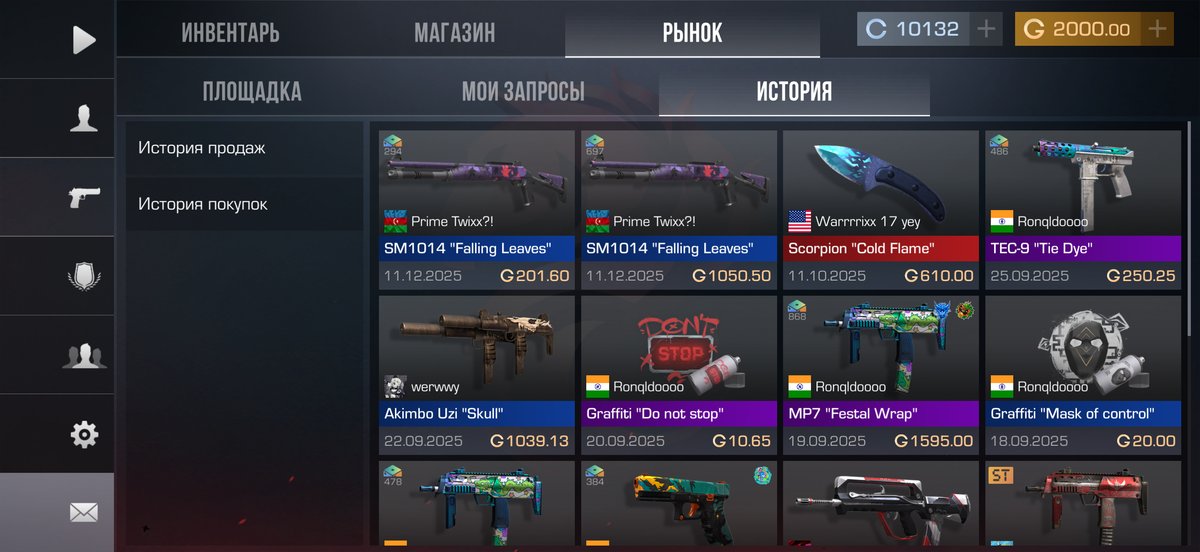Open the Инвентарь tab
Screen dimensions: 1200x552
click(230, 32)
